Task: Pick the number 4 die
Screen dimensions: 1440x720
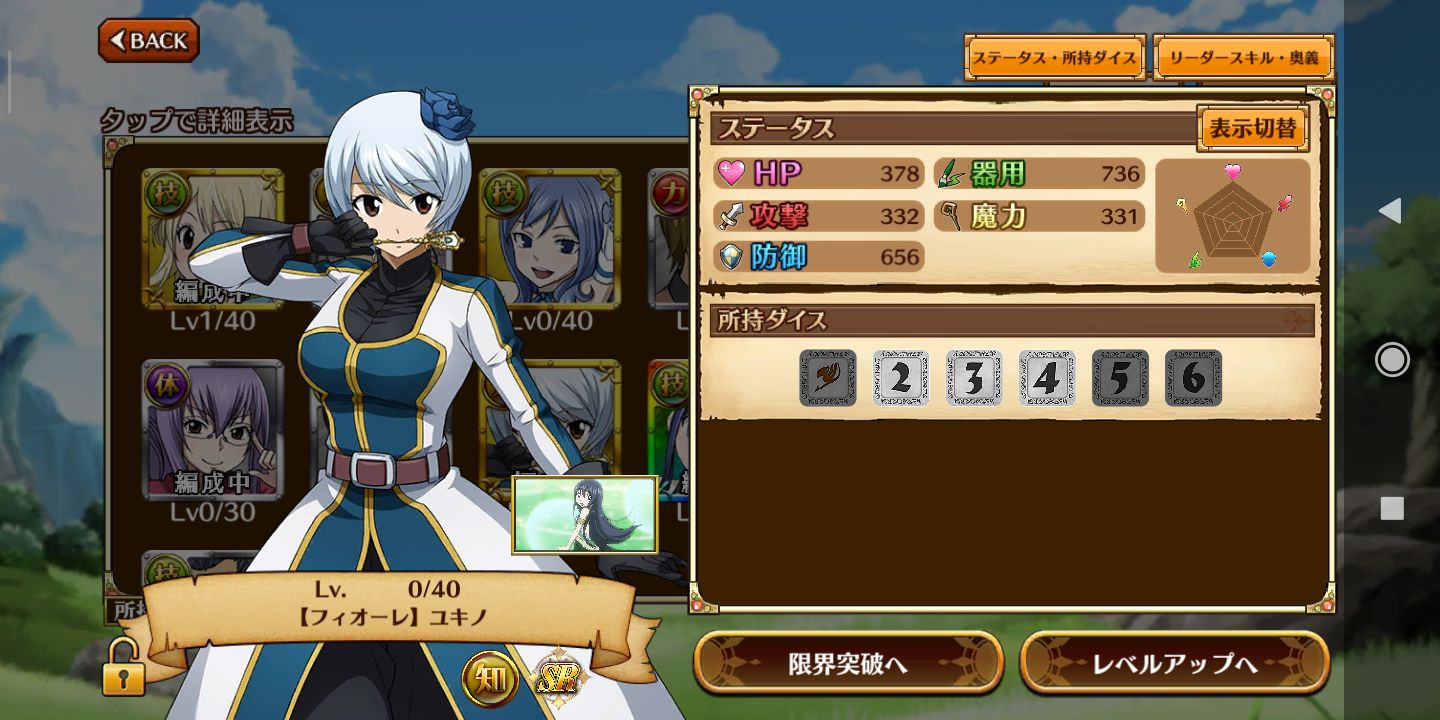Action: pos(1047,377)
